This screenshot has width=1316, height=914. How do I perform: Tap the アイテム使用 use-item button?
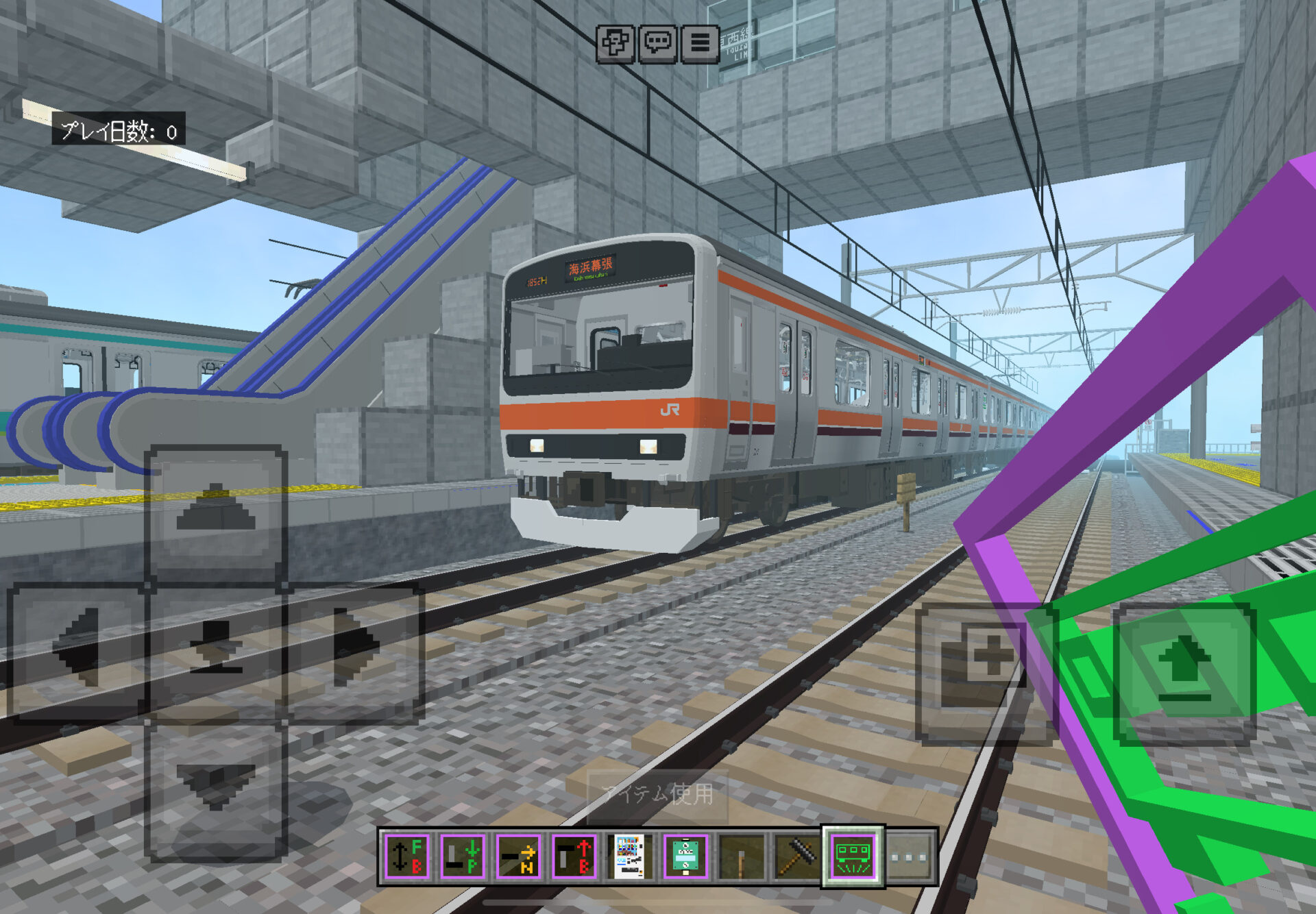click(658, 795)
